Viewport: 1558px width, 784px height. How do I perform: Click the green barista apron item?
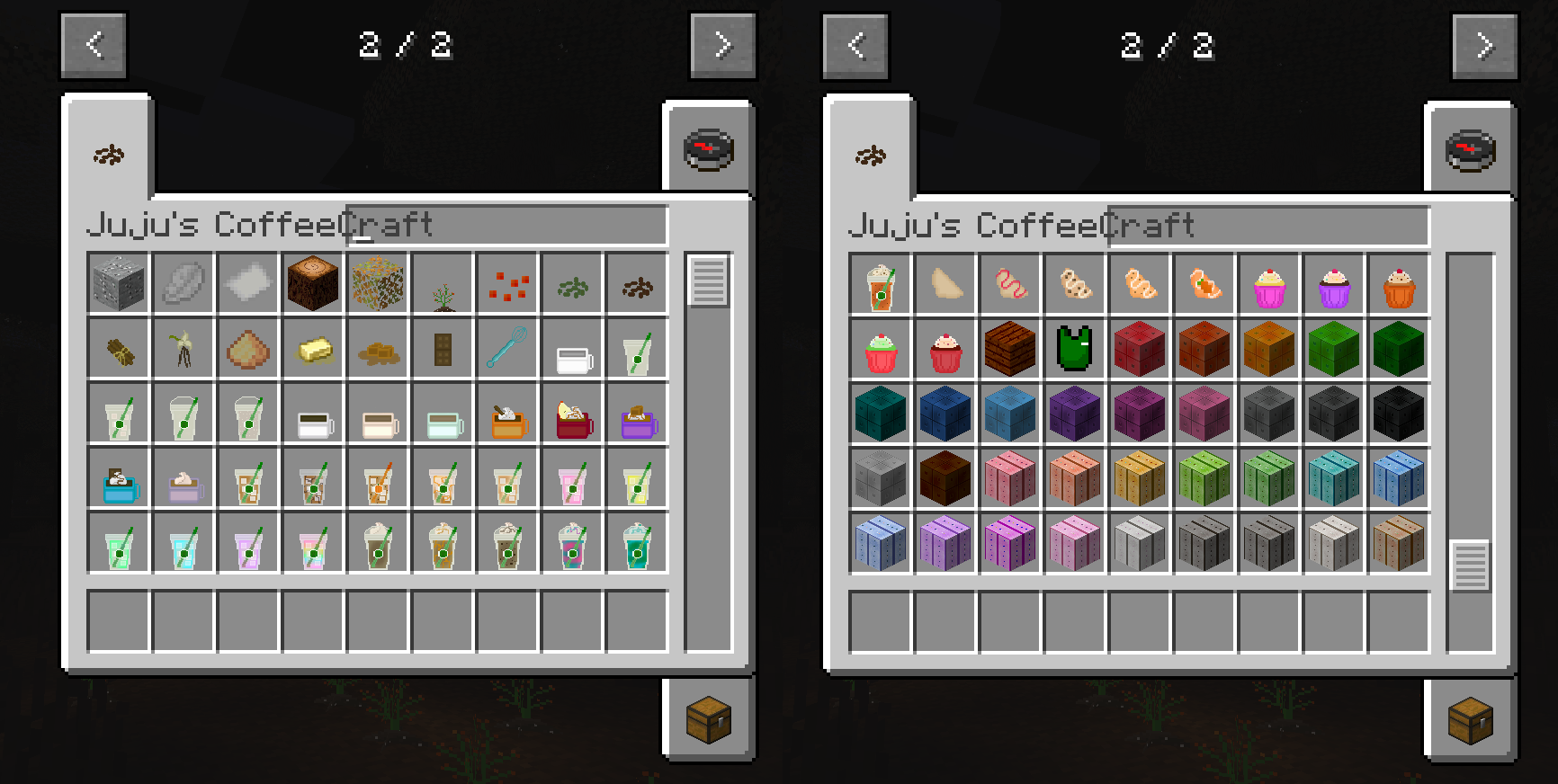[1075, 348]
